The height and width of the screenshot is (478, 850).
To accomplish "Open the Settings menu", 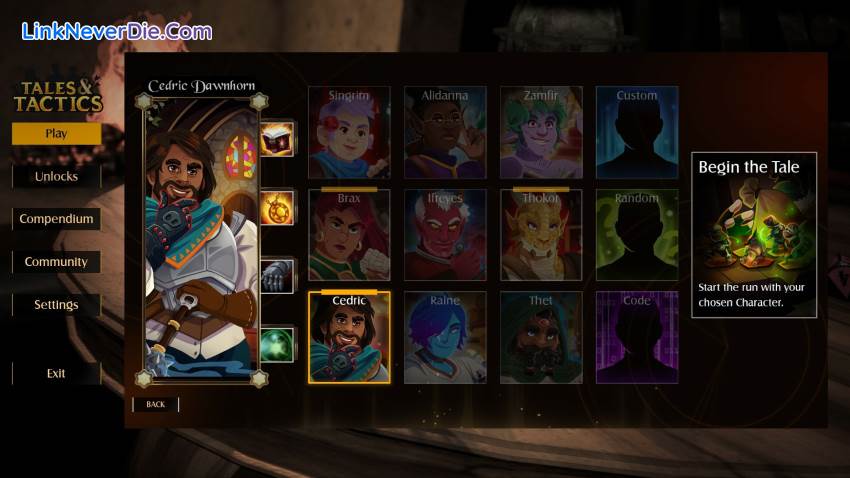I will [x=56, y=305].
